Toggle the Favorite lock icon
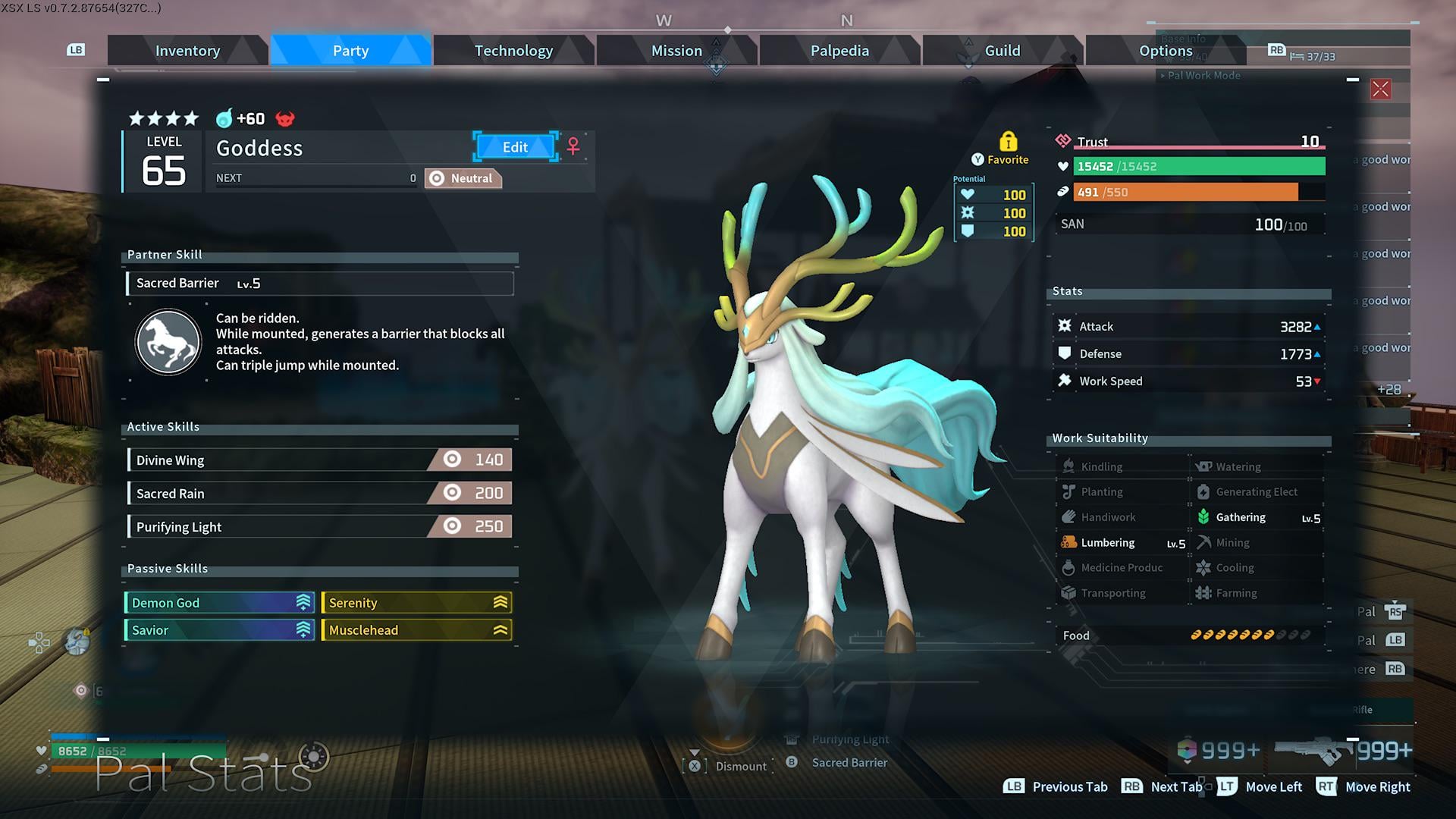The image size is (1456, 819). pos(1008,142)
